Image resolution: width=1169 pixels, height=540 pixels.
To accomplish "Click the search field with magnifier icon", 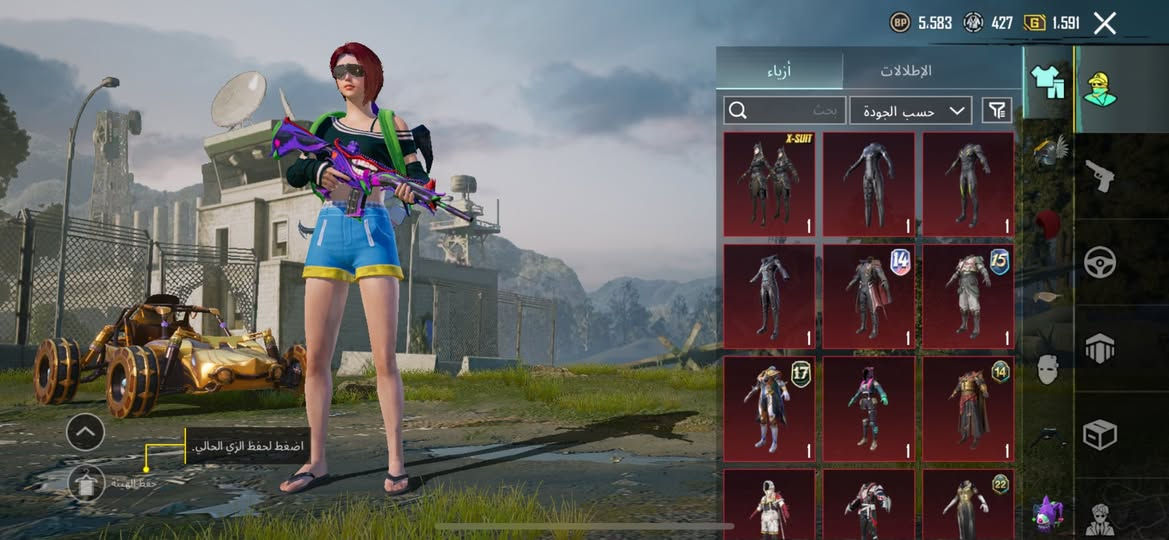I will point(785,110).
